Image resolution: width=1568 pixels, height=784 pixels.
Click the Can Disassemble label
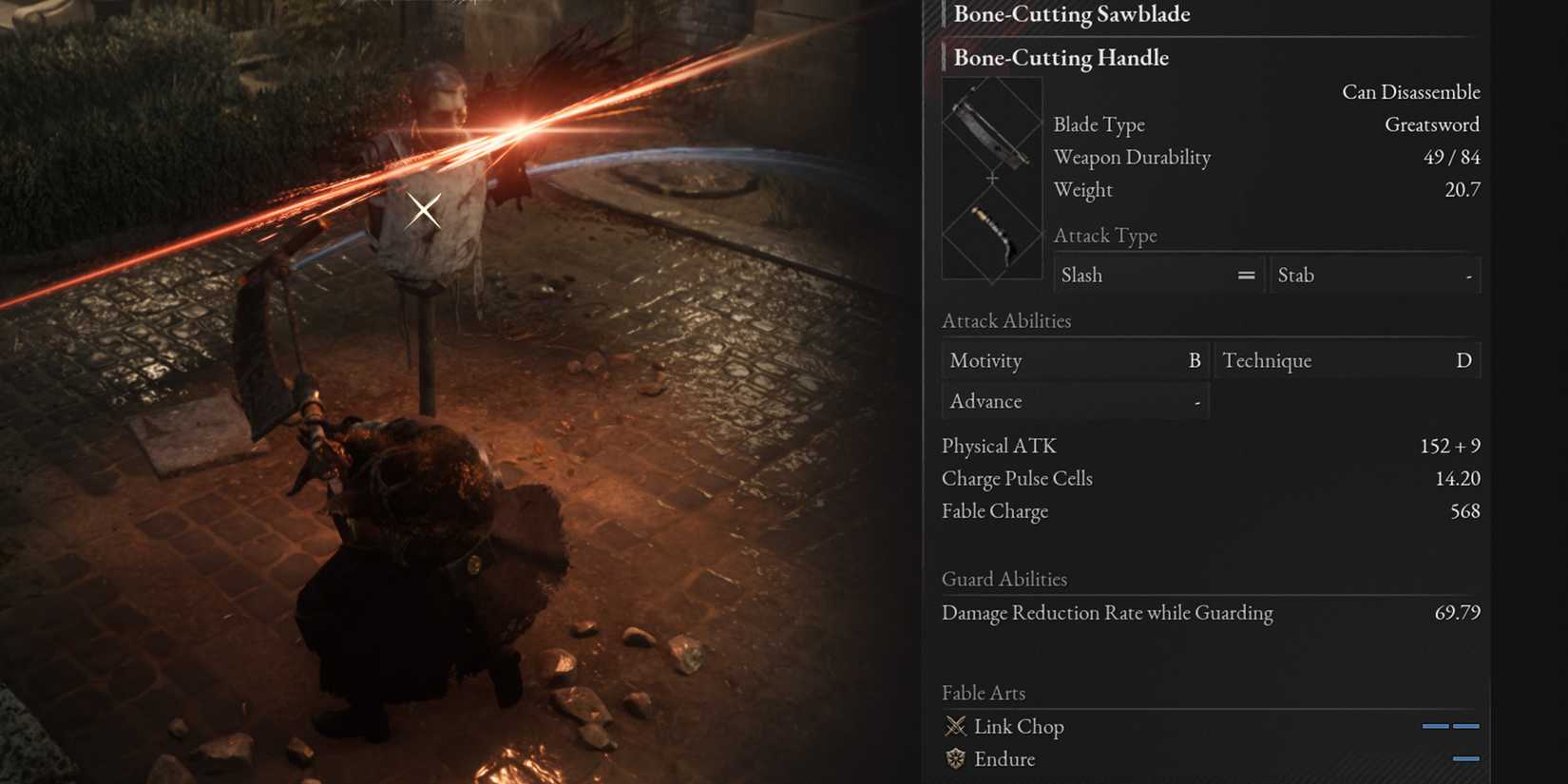1412,92
